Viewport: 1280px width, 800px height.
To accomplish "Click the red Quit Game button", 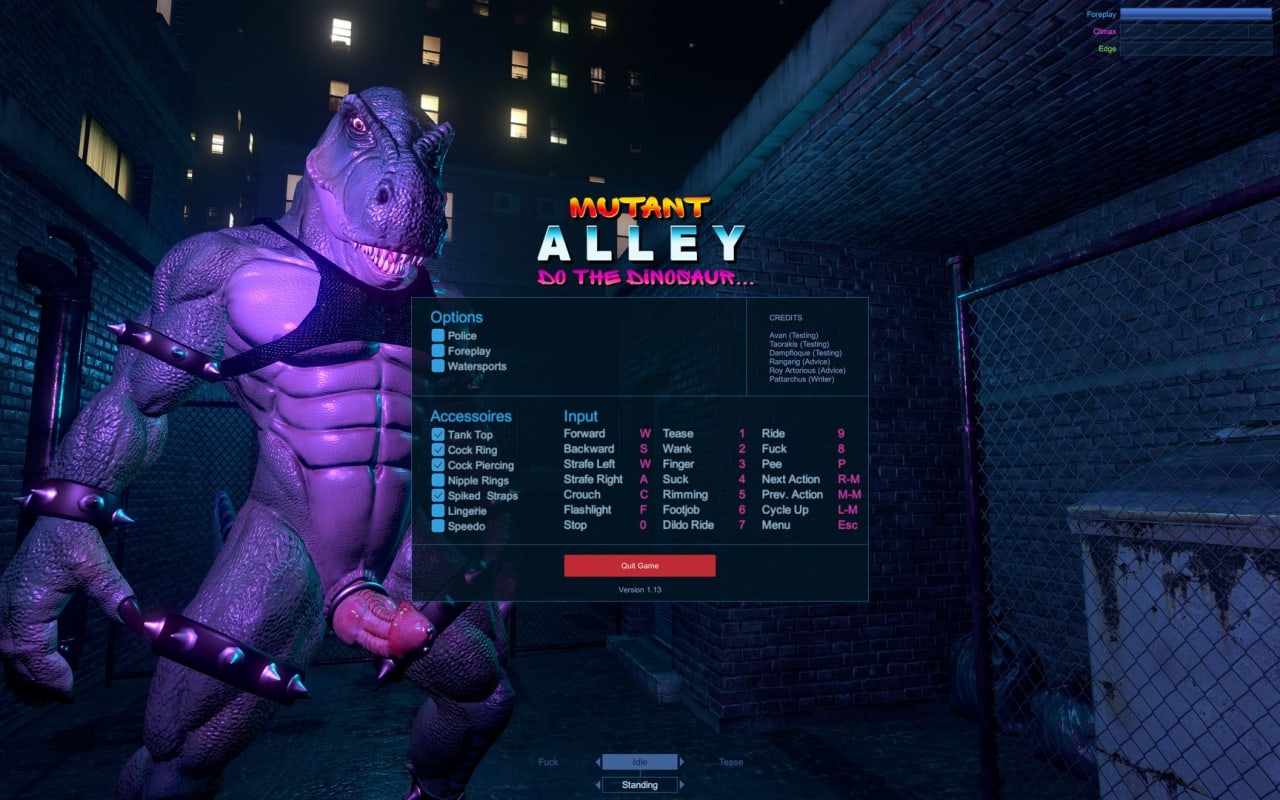I will pyautogui.click(x=639, y=566).
